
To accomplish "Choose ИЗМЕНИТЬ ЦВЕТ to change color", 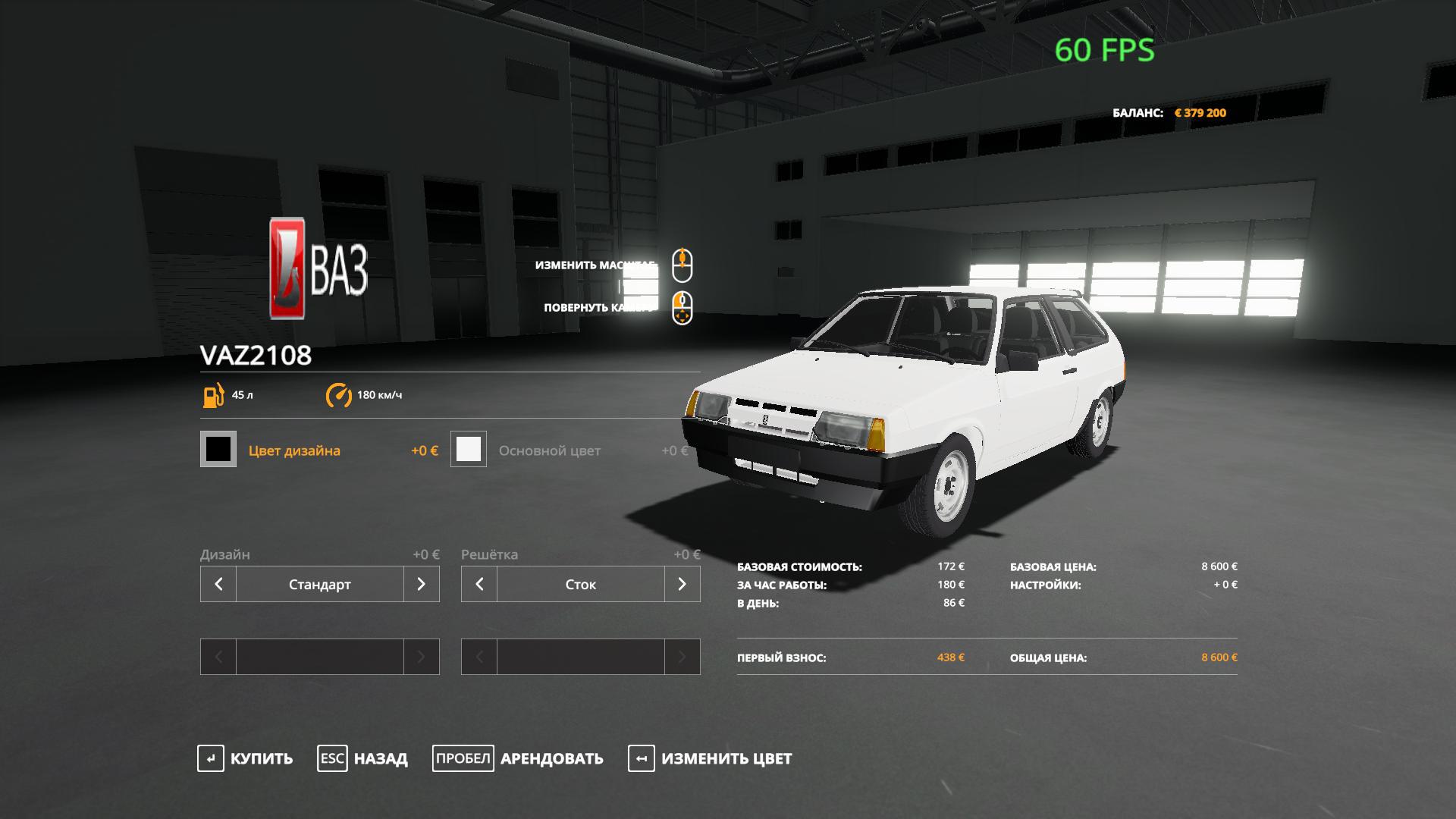I will pyautogui.click(x=710, y=758).
